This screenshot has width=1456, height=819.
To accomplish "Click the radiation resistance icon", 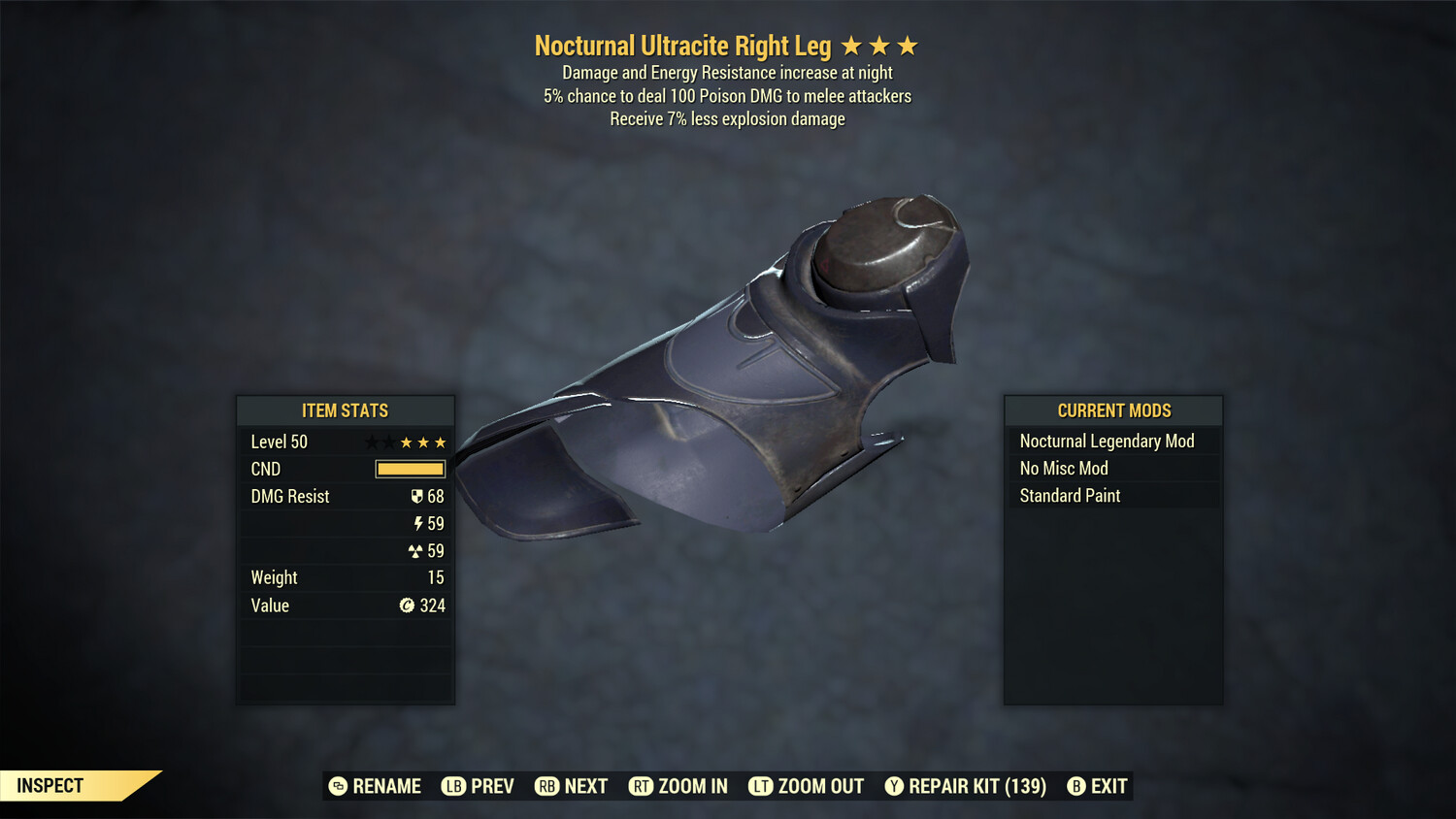I will coord(418,550).
